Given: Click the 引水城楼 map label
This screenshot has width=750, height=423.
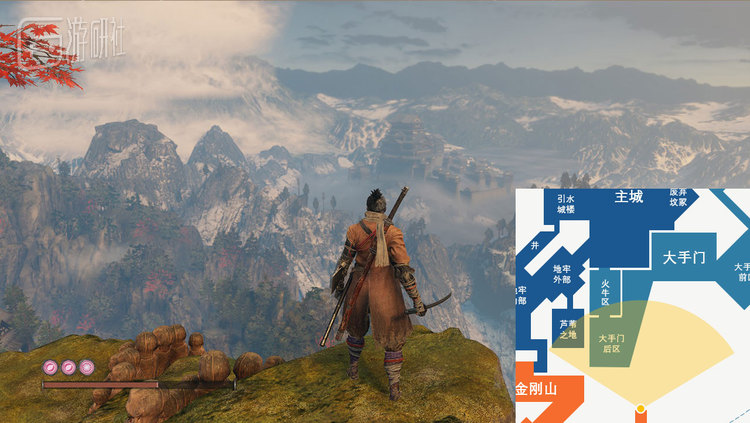Looking at the screenshot, I should point(565,204).
